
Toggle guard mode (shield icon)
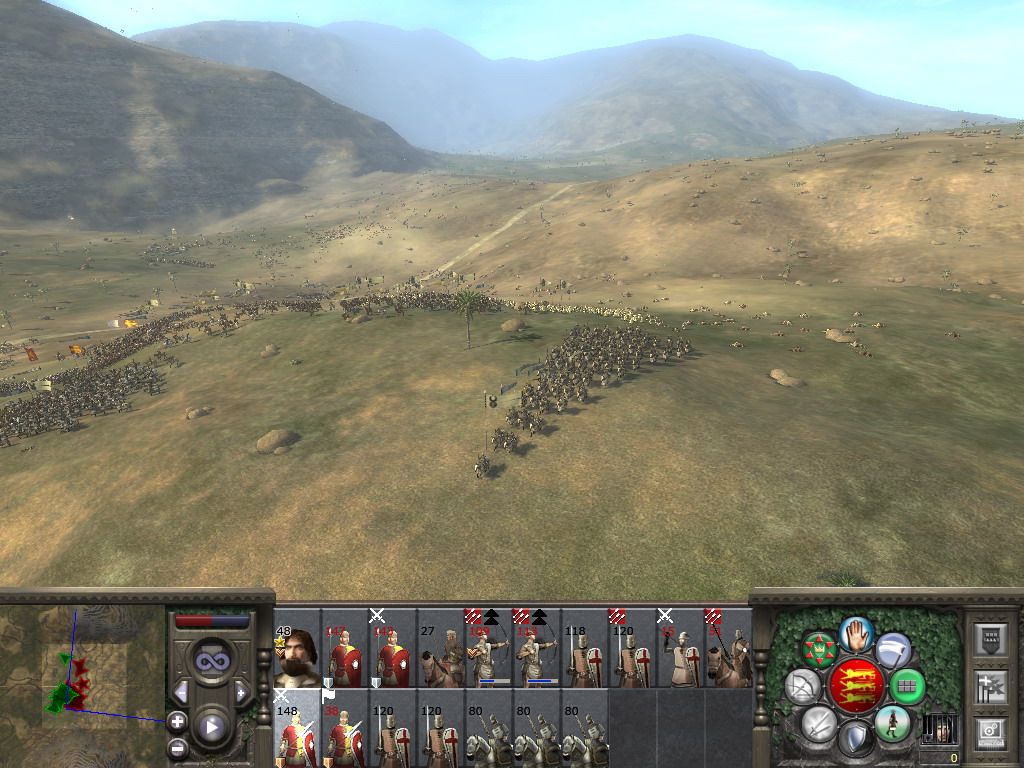click(856, 739)
